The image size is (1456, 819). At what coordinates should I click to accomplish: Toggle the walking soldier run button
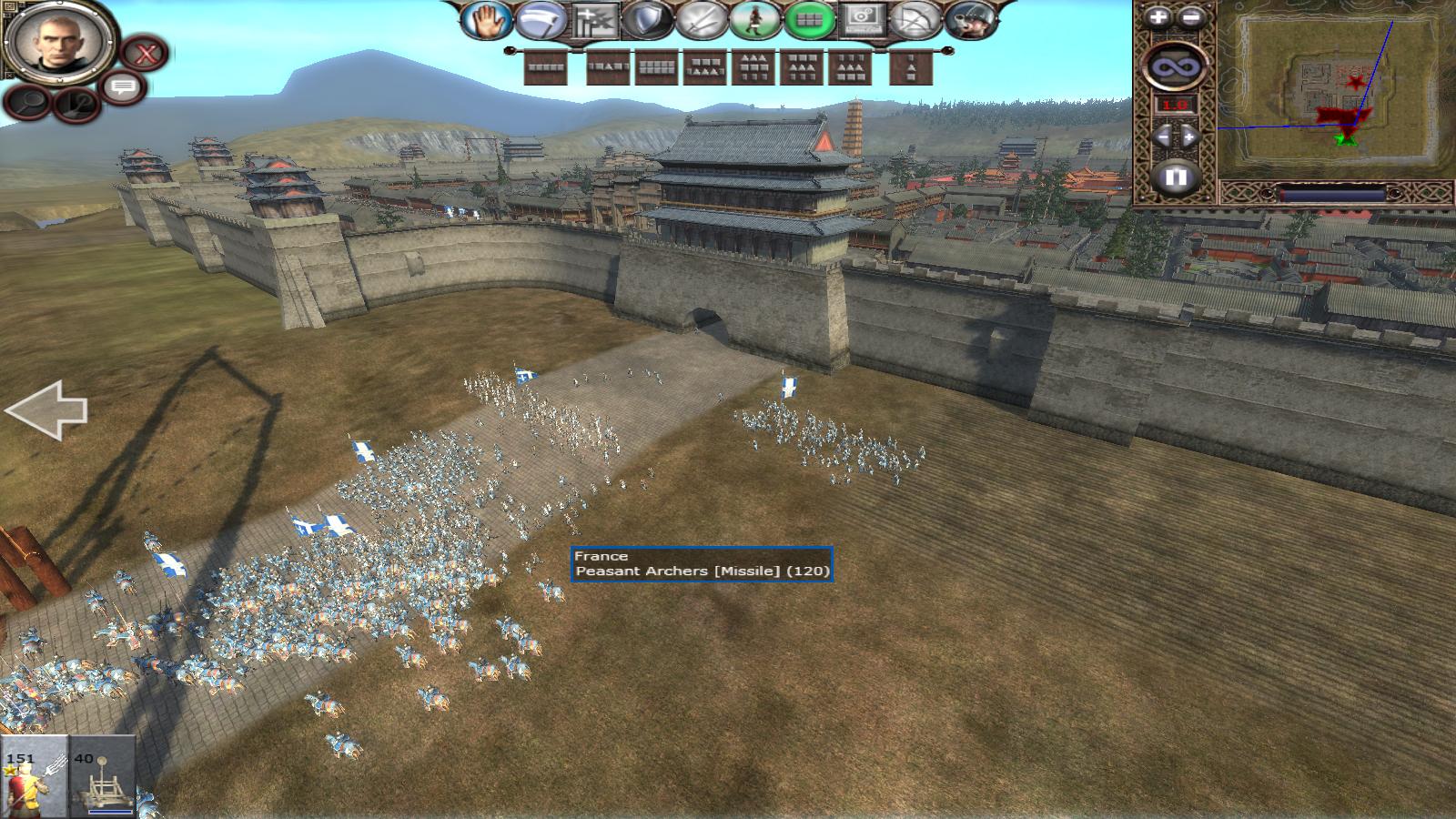(x=755, y=20)
